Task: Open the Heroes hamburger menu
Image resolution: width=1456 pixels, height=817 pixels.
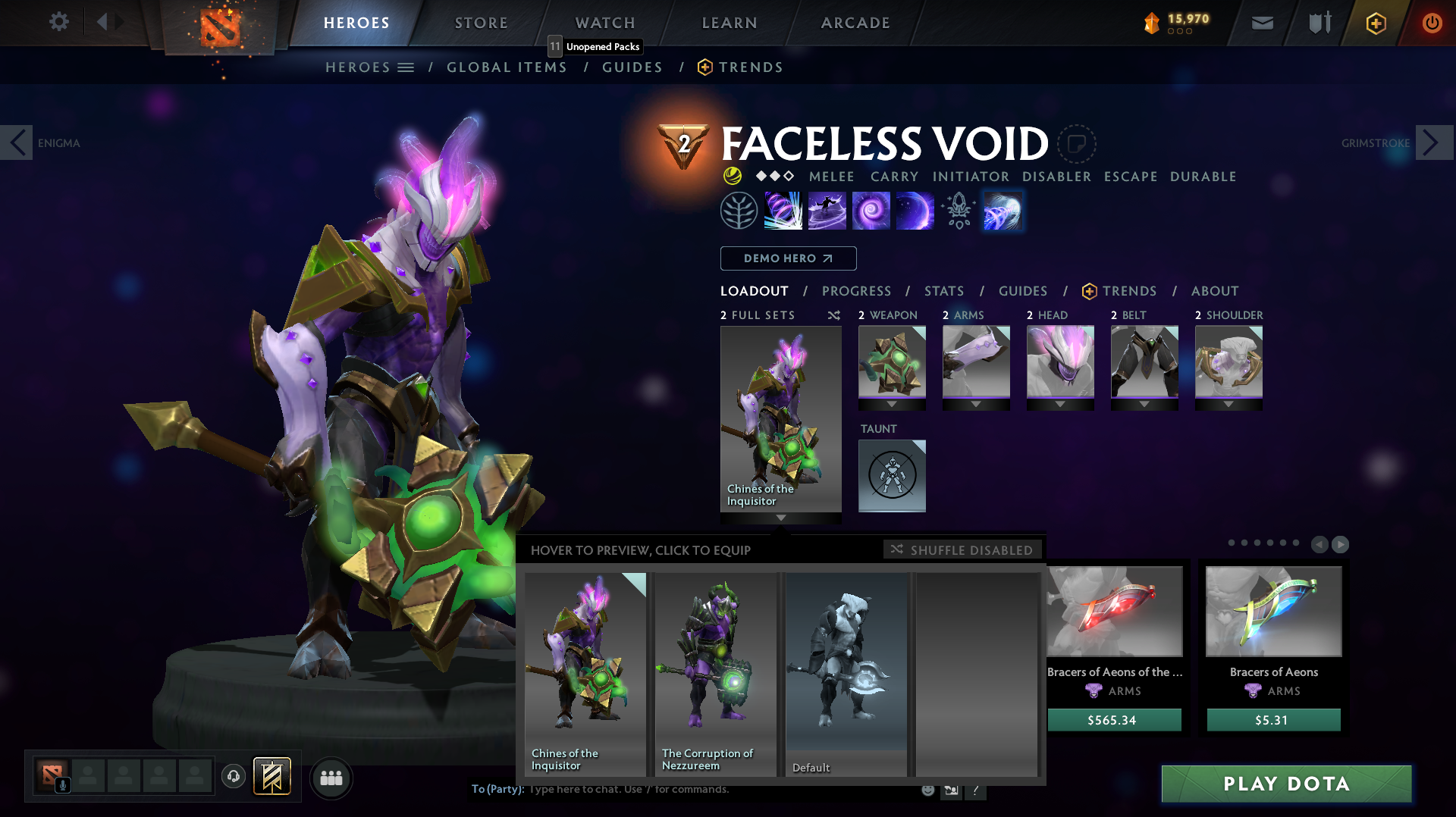Action: point(406,67)
